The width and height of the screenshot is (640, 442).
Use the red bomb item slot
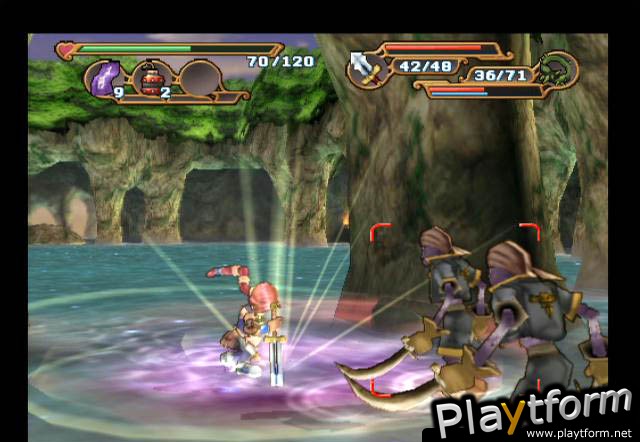(x=154, y=77)
